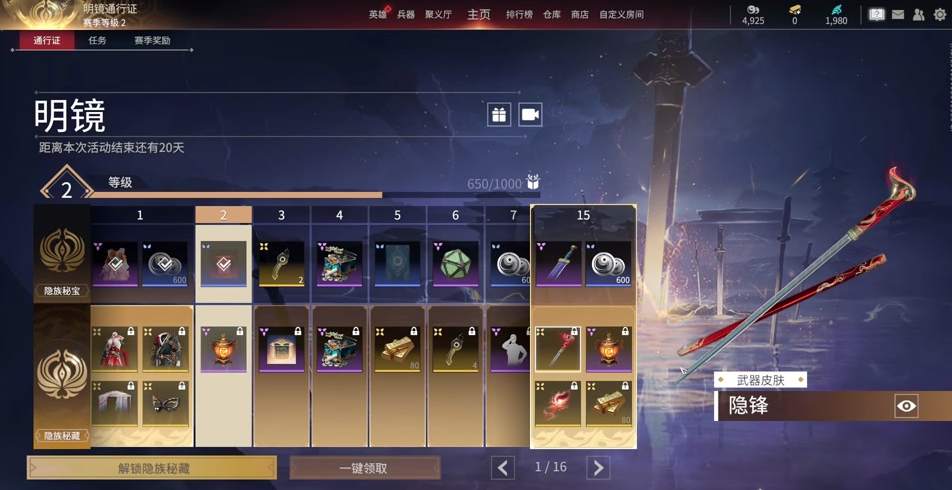Click the 解锁隐族秘藏 unlock button
This screenshot has width=952, height=490.
click(152, 467)
